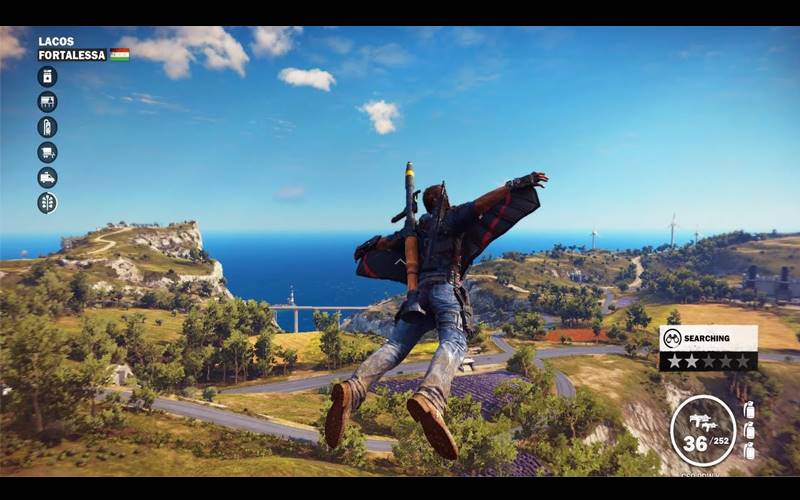The width and height of the screenshot is (800, 500).
Task: Click the binoculars Searching heat icon
Action: tap(672, 339)
